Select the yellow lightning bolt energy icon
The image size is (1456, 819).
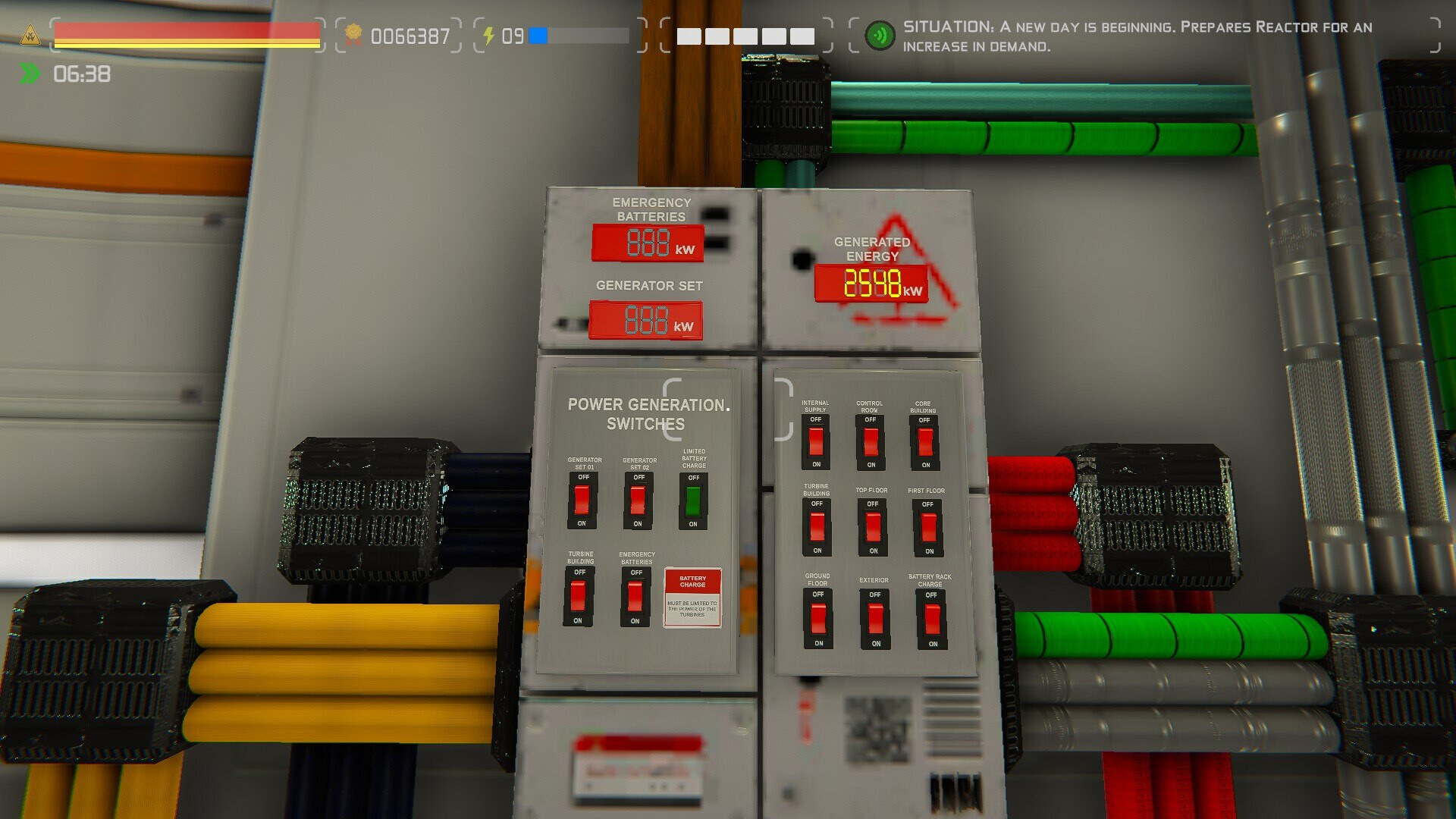pos(488,33)
